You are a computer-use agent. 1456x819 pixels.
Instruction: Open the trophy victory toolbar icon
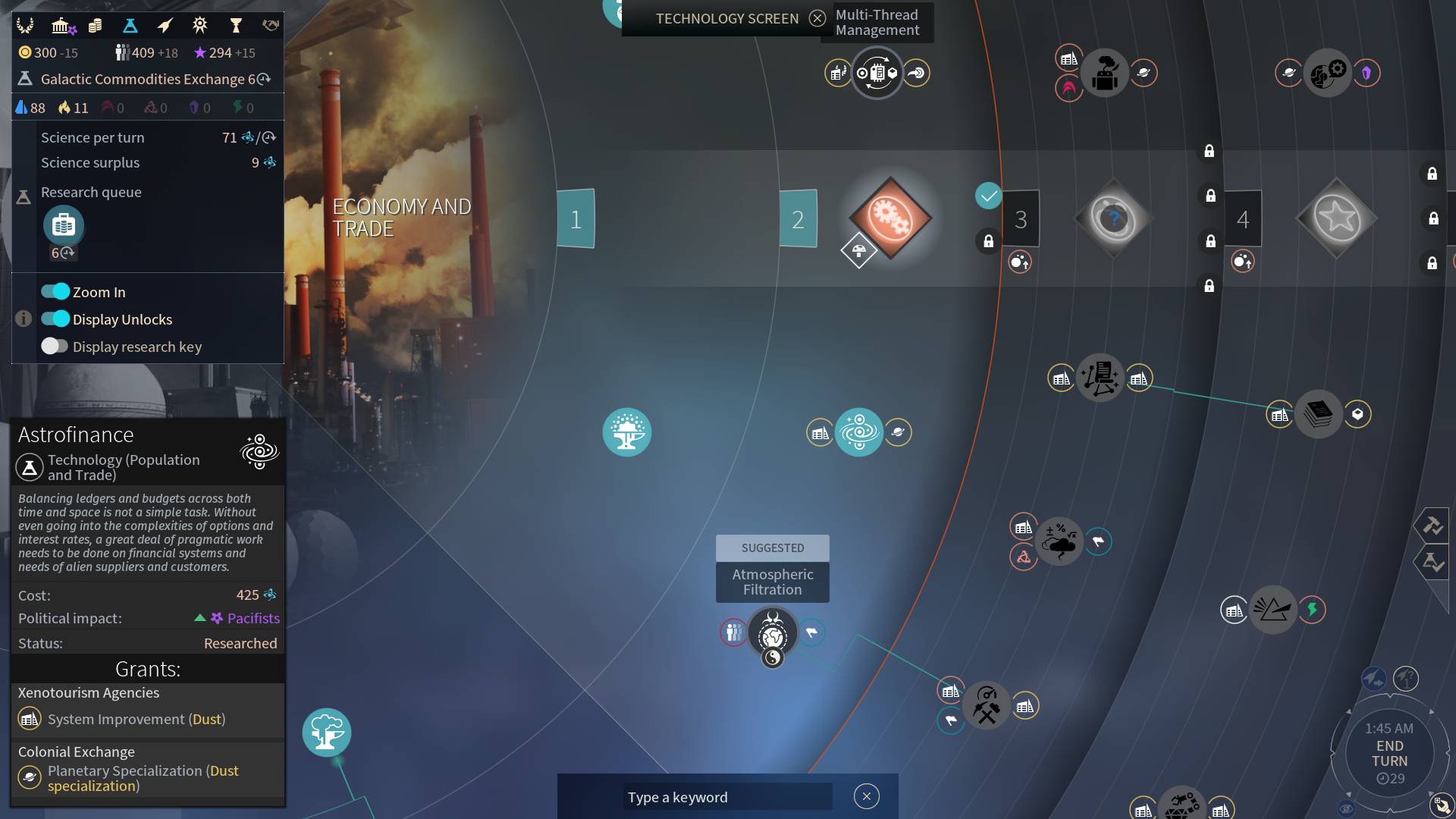pos(235,27)
